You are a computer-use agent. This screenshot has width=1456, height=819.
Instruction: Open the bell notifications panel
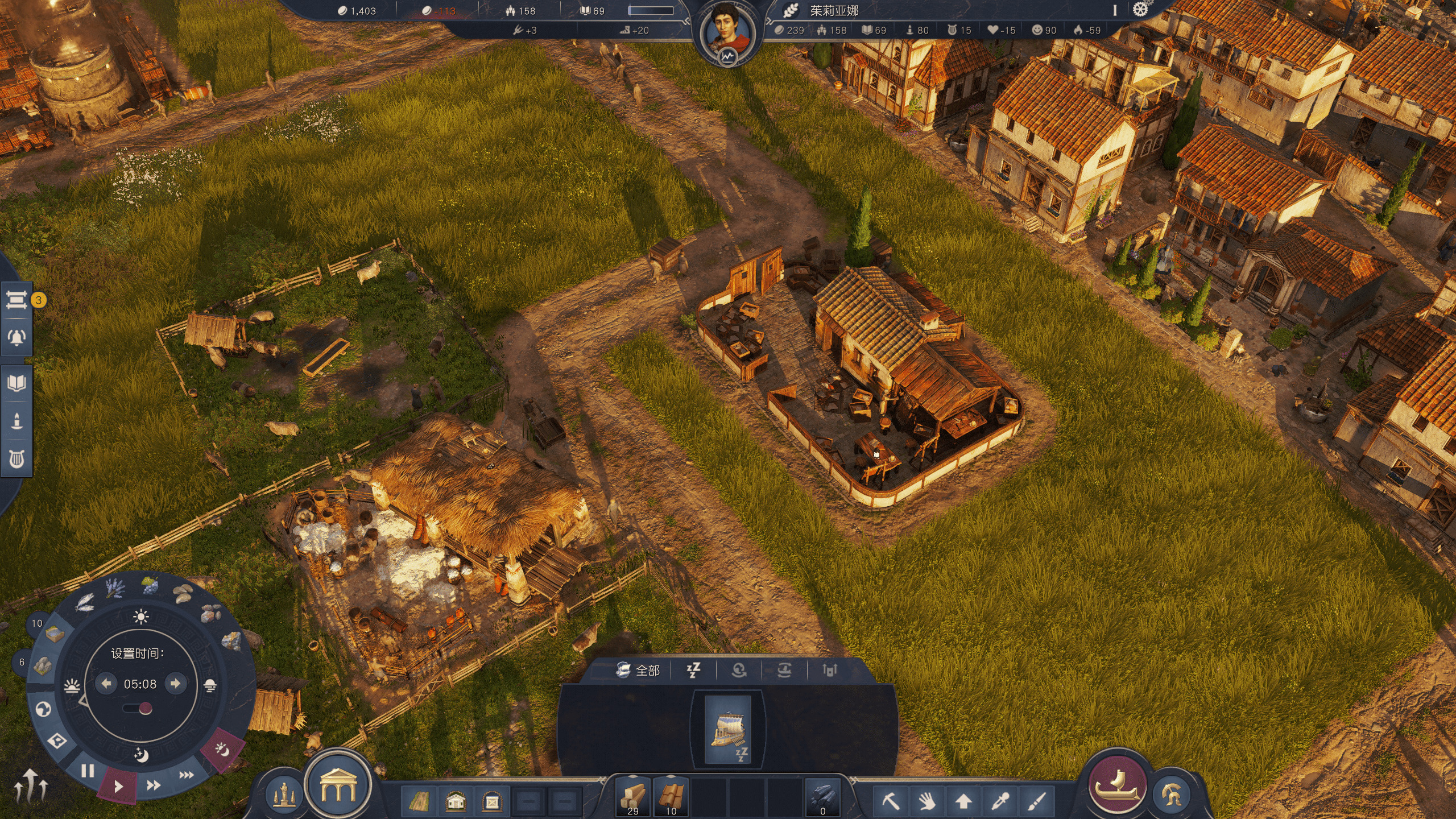click(16, 337)
